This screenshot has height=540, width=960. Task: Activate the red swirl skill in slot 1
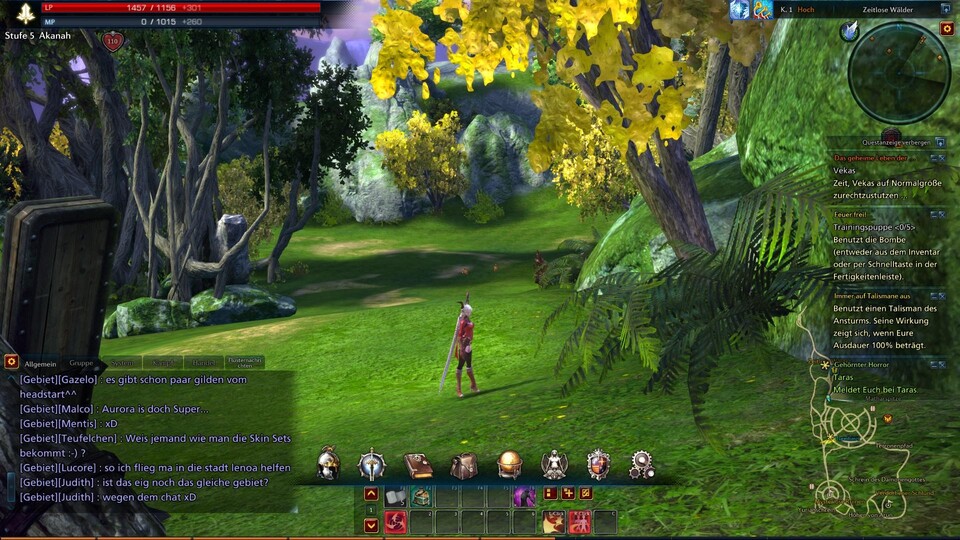[x=396, y=521]
